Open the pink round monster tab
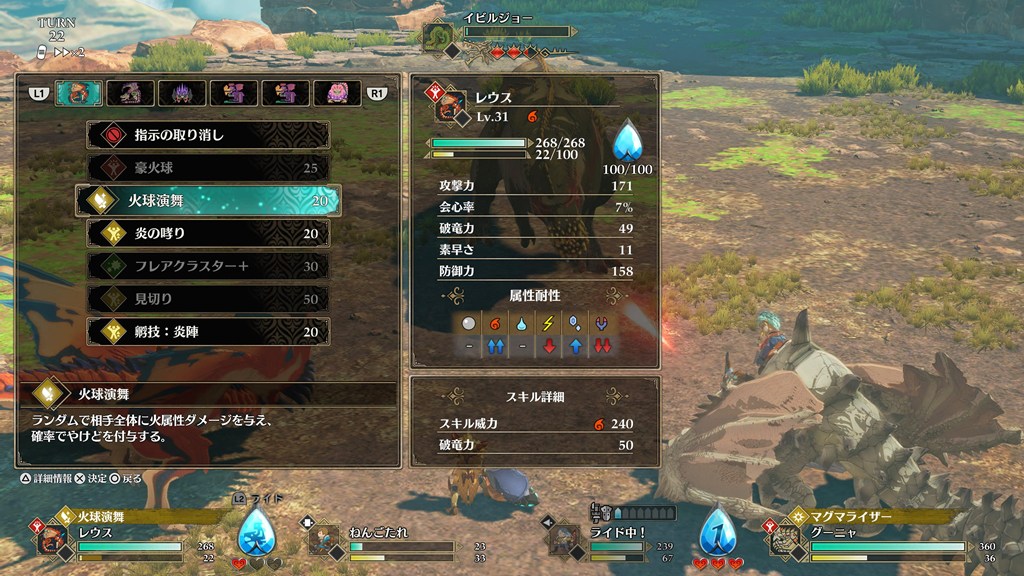Viewport: 1024px width, 576px height. [x=337, y=93]
